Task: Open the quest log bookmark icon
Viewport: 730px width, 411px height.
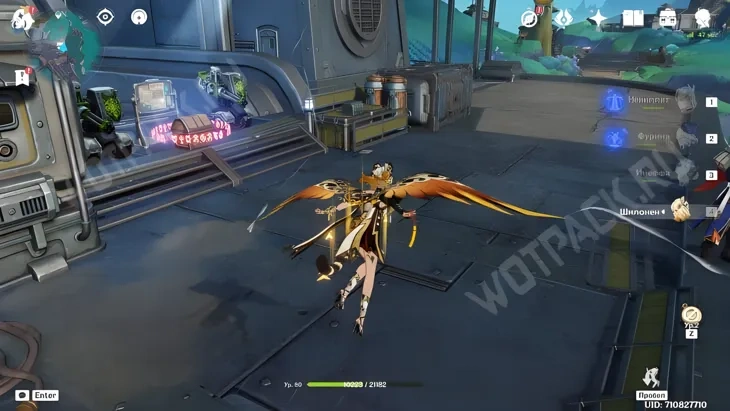Action: tap(22, 77)
